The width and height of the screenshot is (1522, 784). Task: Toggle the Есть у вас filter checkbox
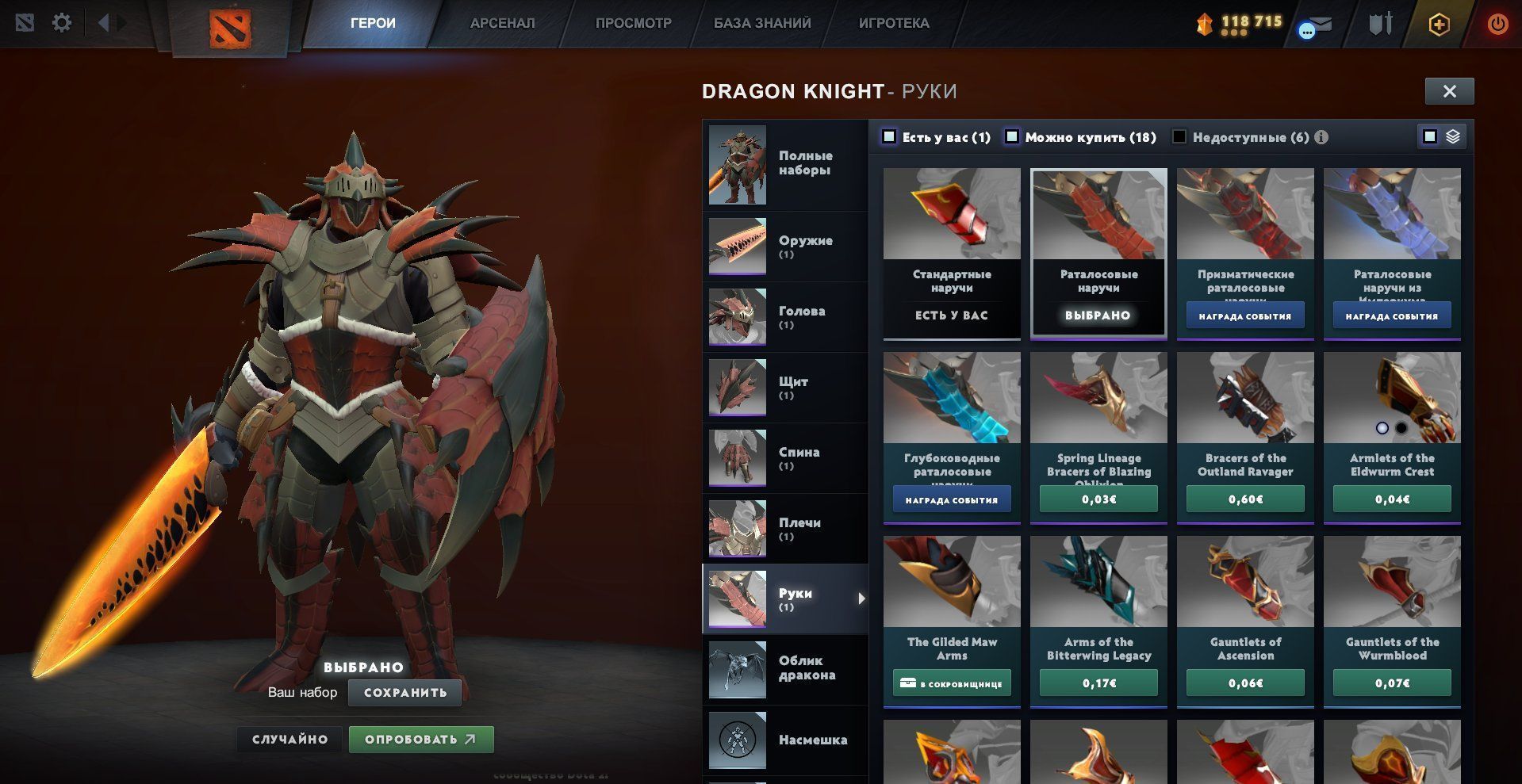(889, 137)
